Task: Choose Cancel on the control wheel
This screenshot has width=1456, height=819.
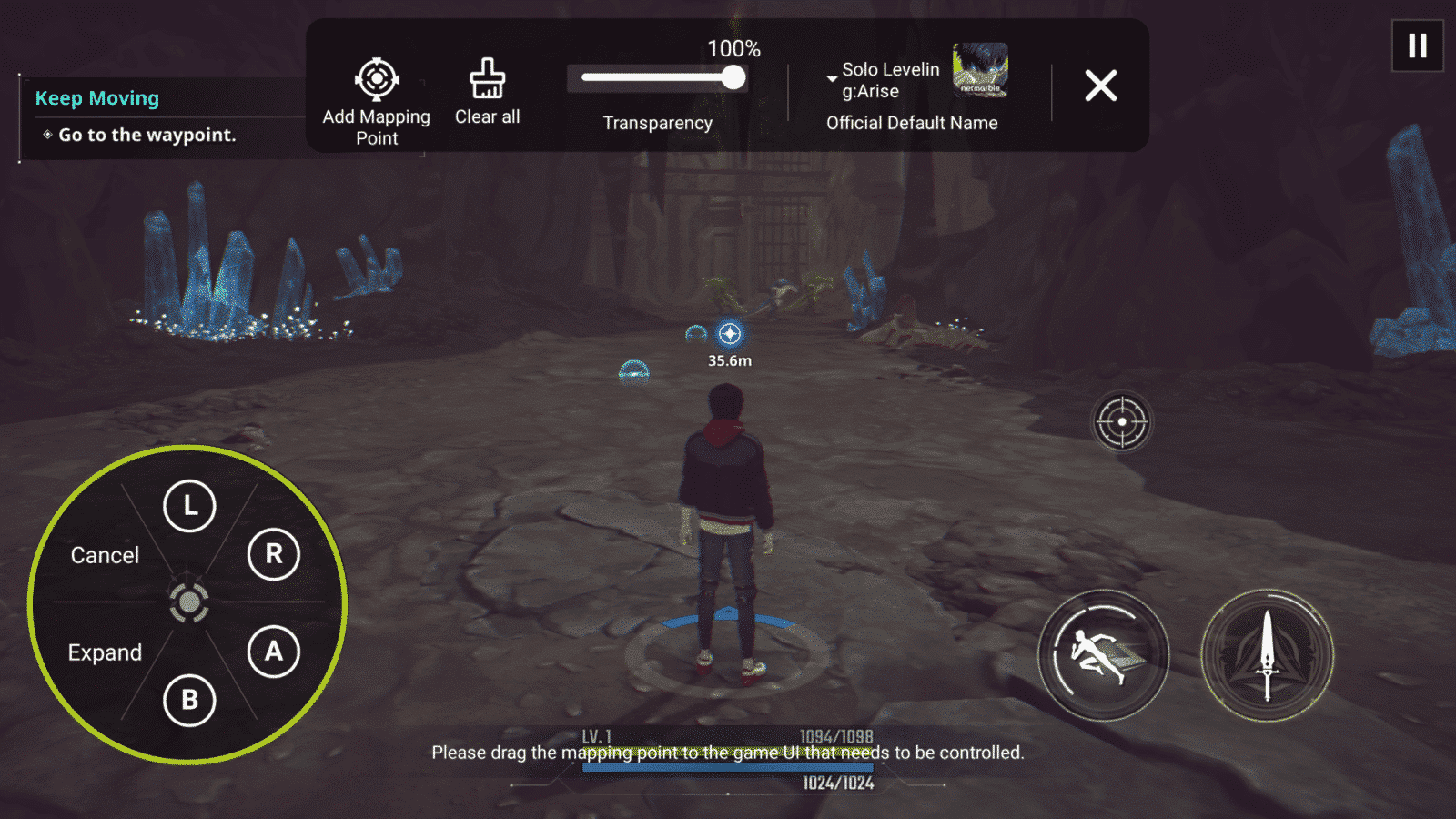Action: tap(104, 555)
